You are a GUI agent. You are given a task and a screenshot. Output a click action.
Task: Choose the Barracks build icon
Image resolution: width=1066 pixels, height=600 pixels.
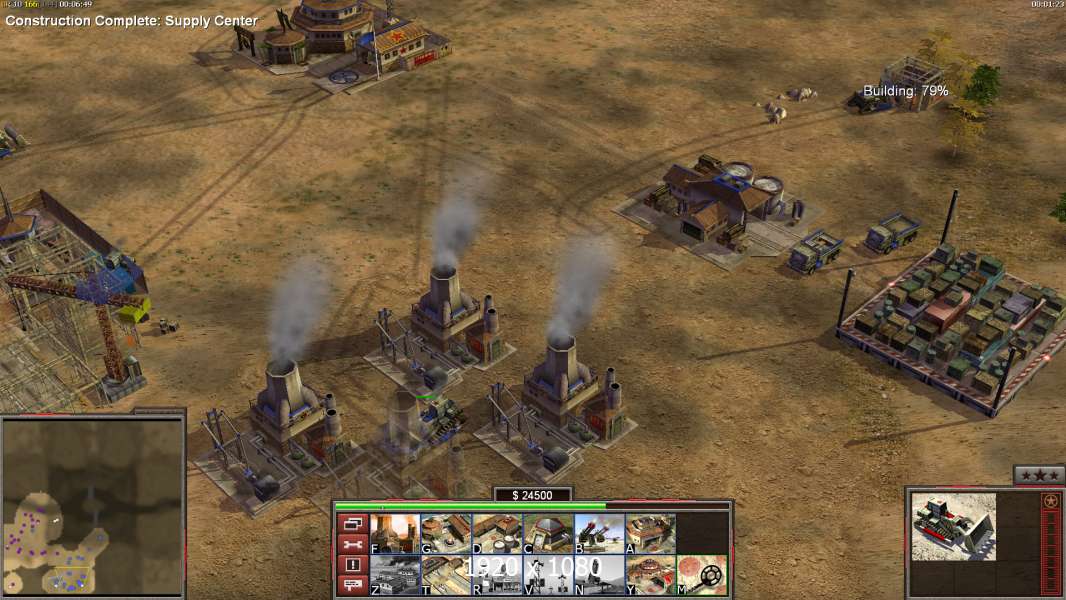tap(446, 533)
